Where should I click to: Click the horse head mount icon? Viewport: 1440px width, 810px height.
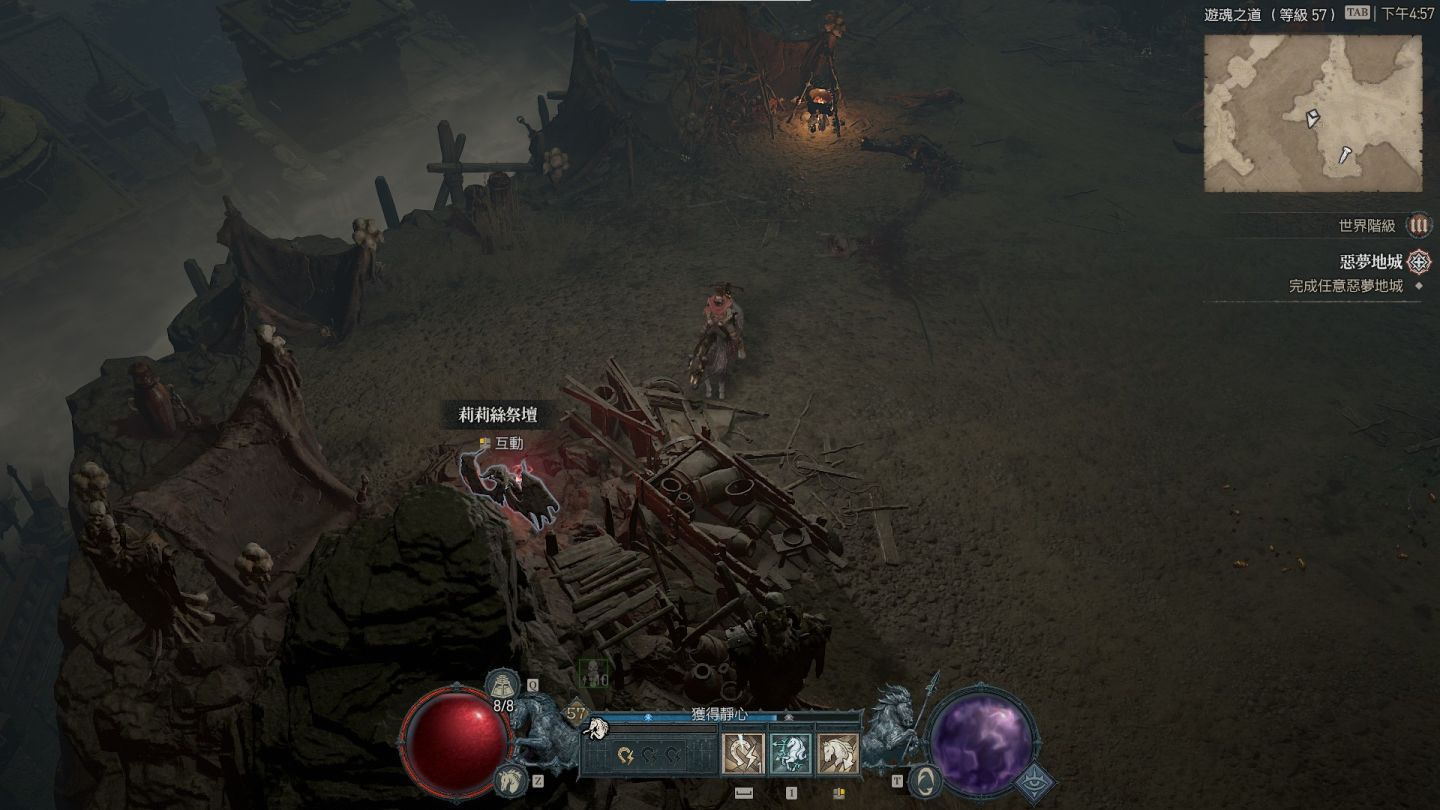510,778
